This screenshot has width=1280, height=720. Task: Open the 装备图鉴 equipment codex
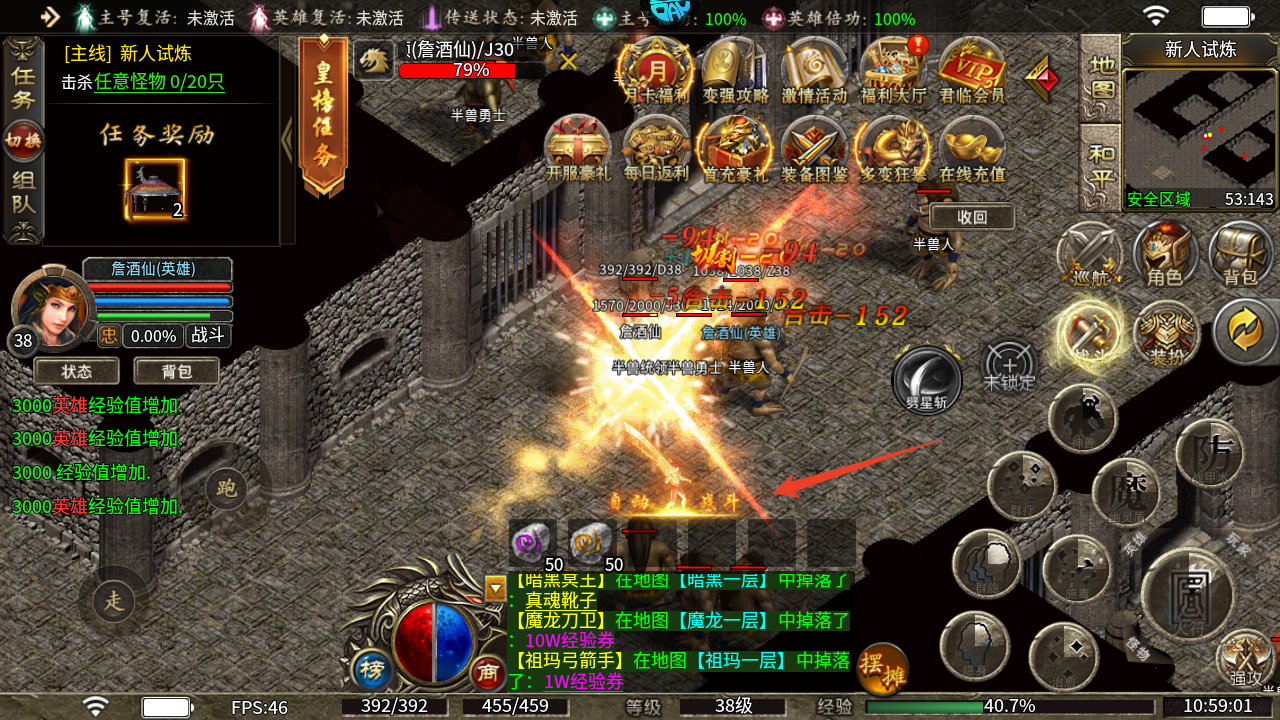(814, 148)
